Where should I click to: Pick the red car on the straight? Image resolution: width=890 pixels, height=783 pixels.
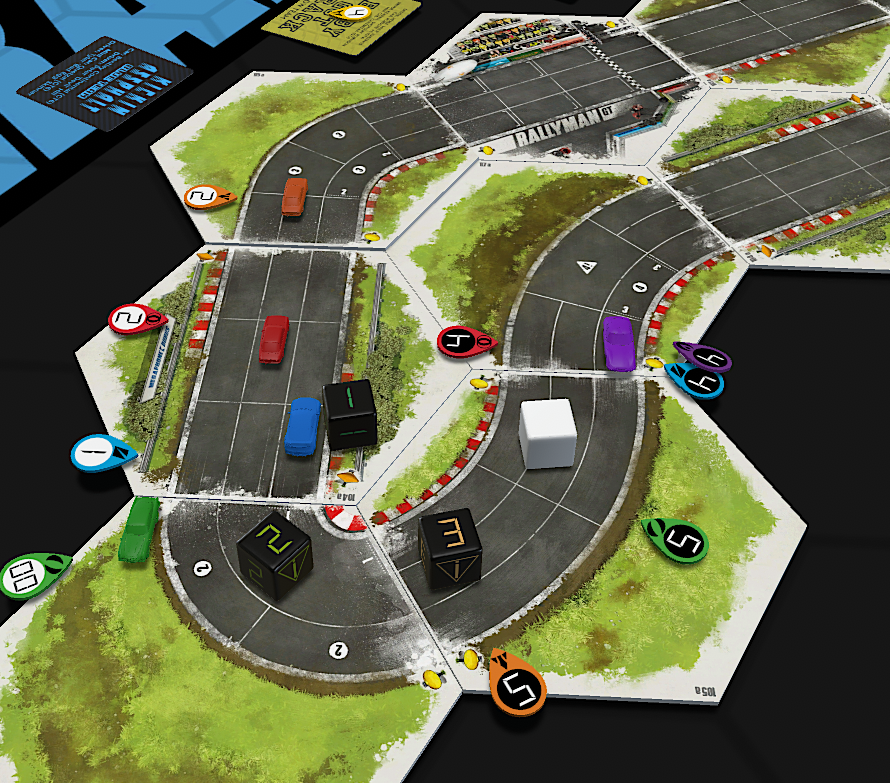(x=274, y=339)
